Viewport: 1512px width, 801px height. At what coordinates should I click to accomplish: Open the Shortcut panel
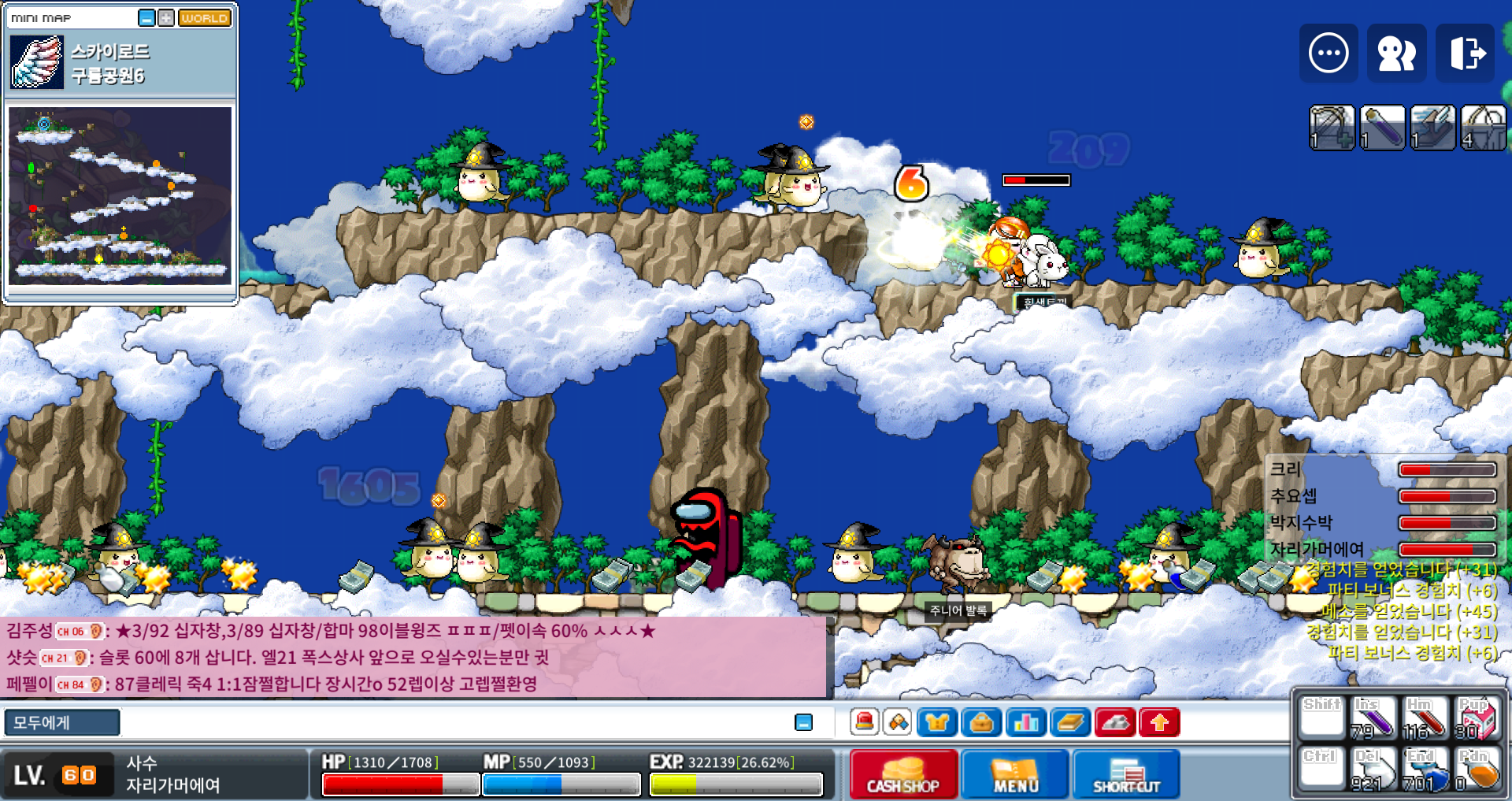click(x=1126, y=774)
